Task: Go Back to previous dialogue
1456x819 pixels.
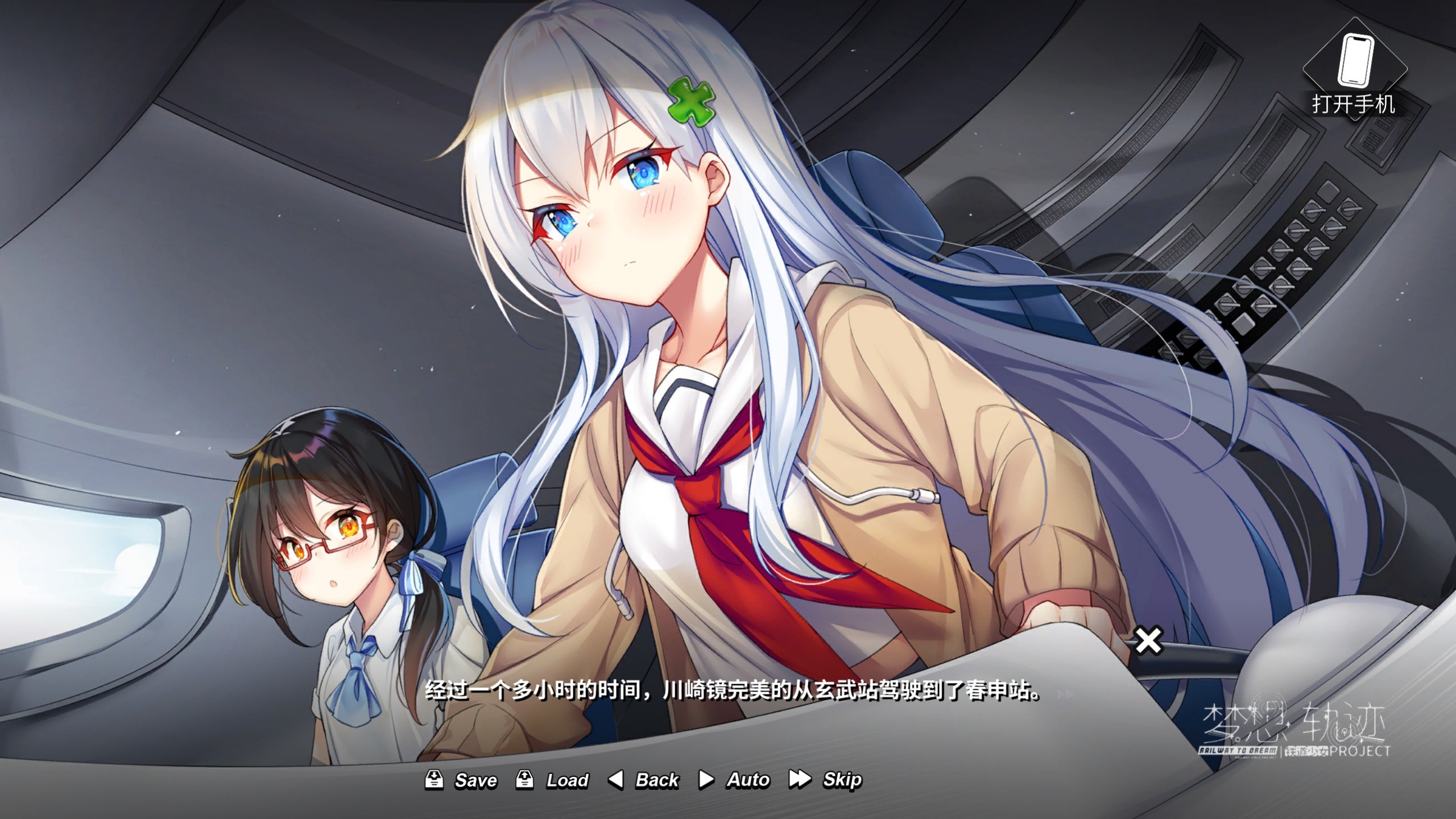Action: point(644,780)
